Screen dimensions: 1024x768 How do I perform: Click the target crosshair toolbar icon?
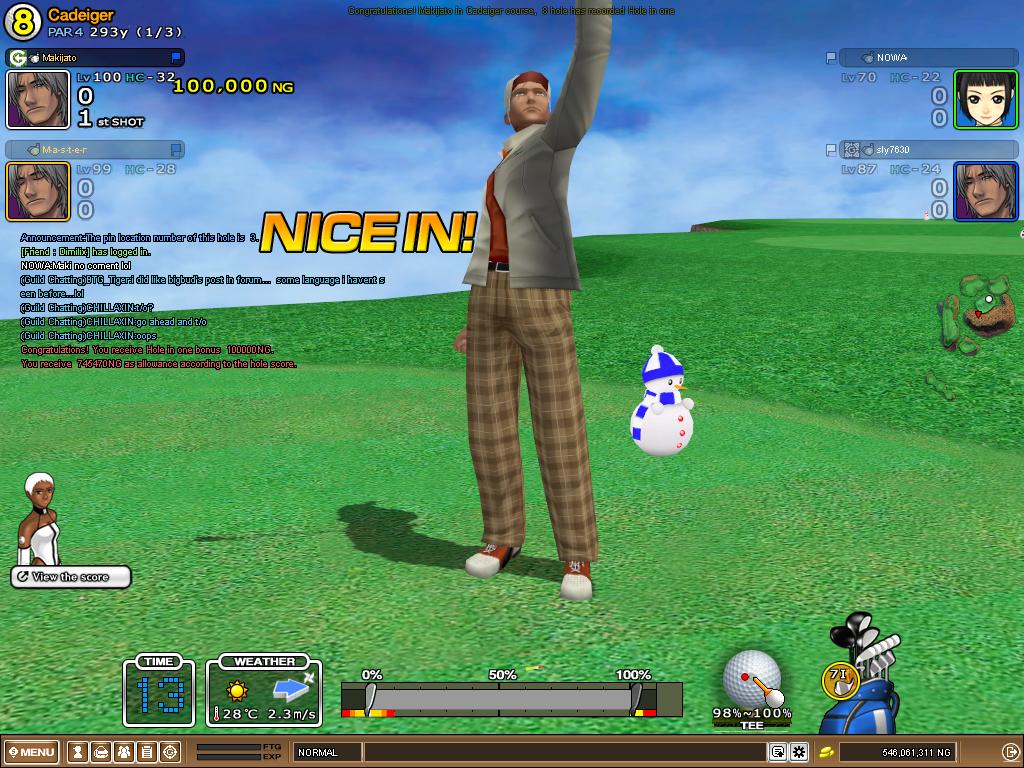point(170,752)
